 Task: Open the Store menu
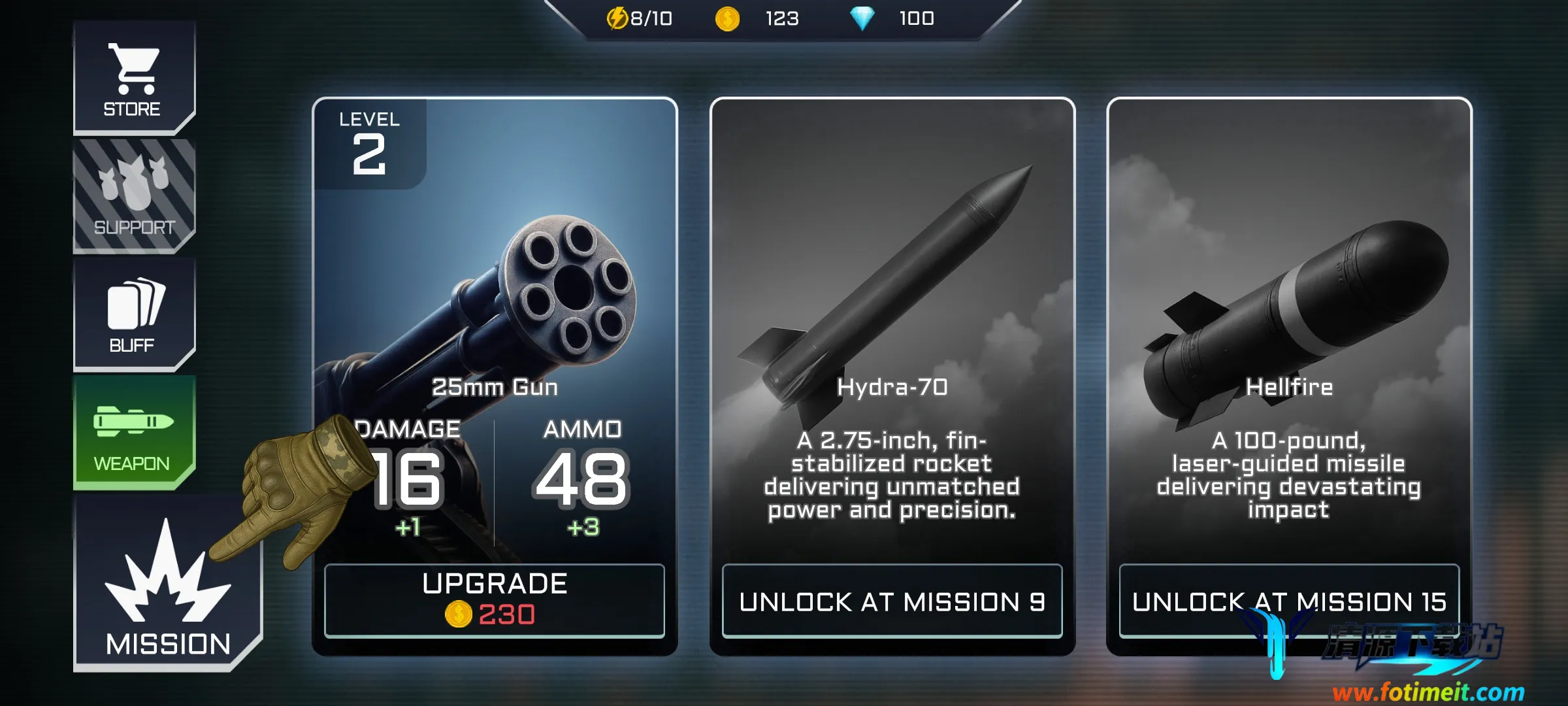(133, 78)
